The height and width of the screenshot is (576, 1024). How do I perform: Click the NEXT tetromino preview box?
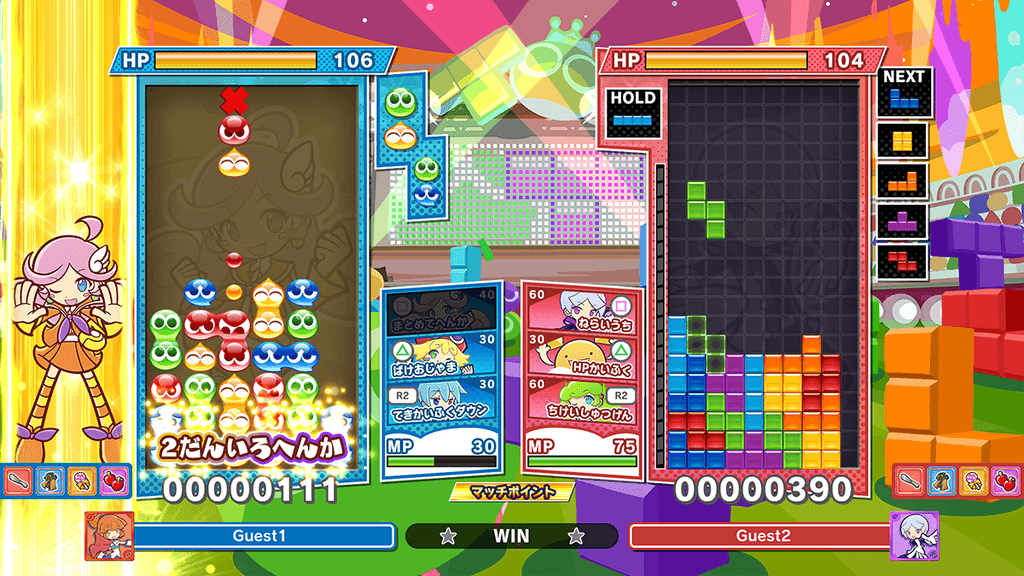point(905,92)
